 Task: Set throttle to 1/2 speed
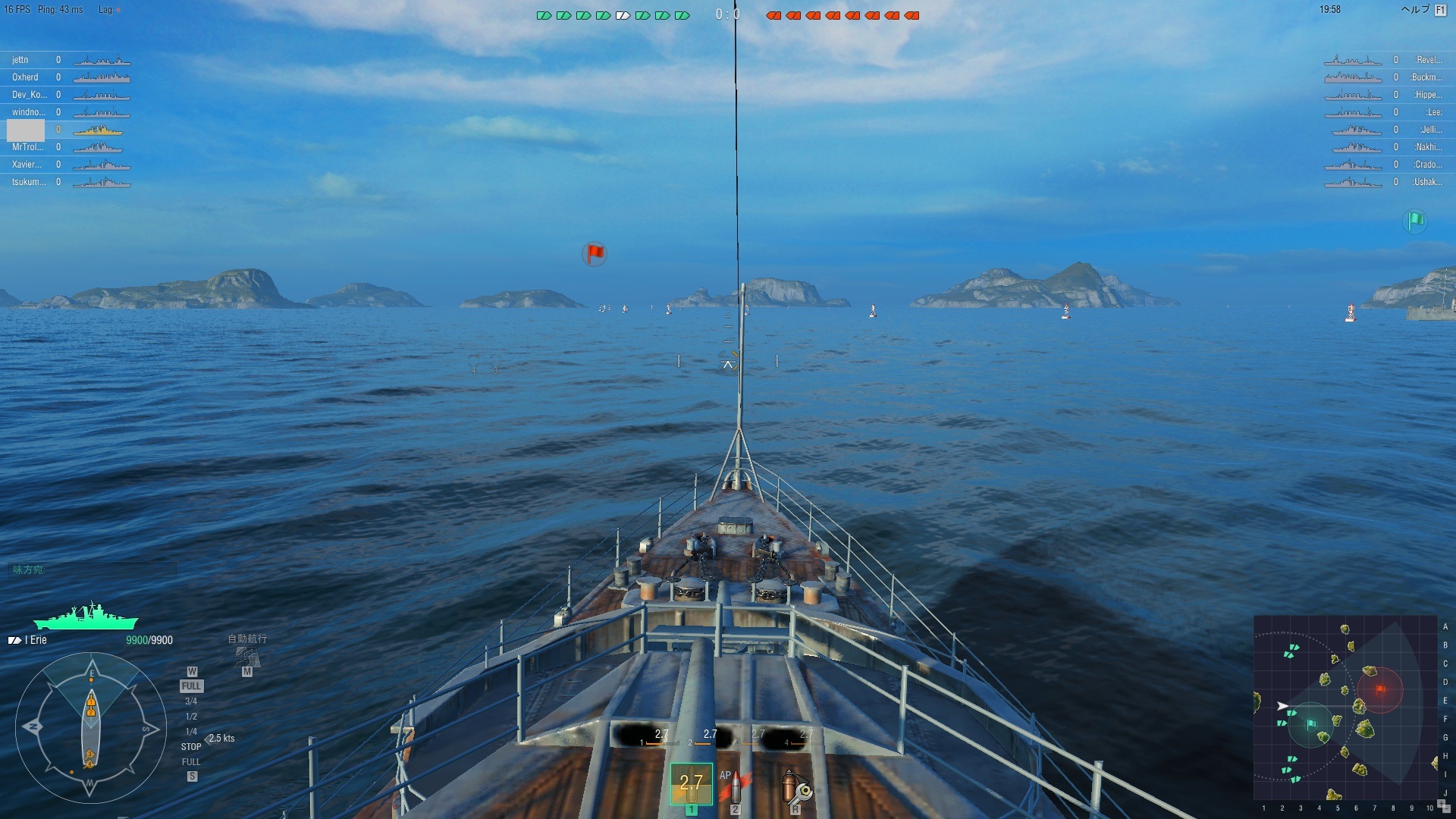click(191, 717)
